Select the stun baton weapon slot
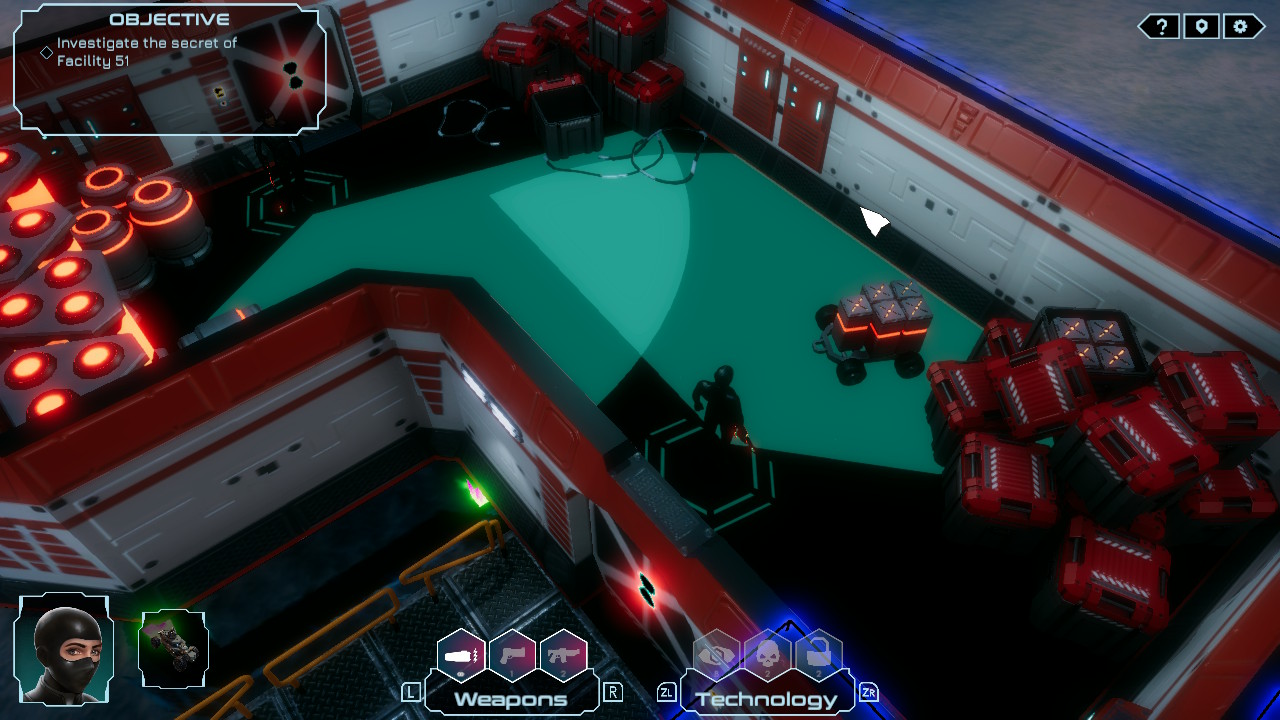1280x720 pixels. coord(462,655)
